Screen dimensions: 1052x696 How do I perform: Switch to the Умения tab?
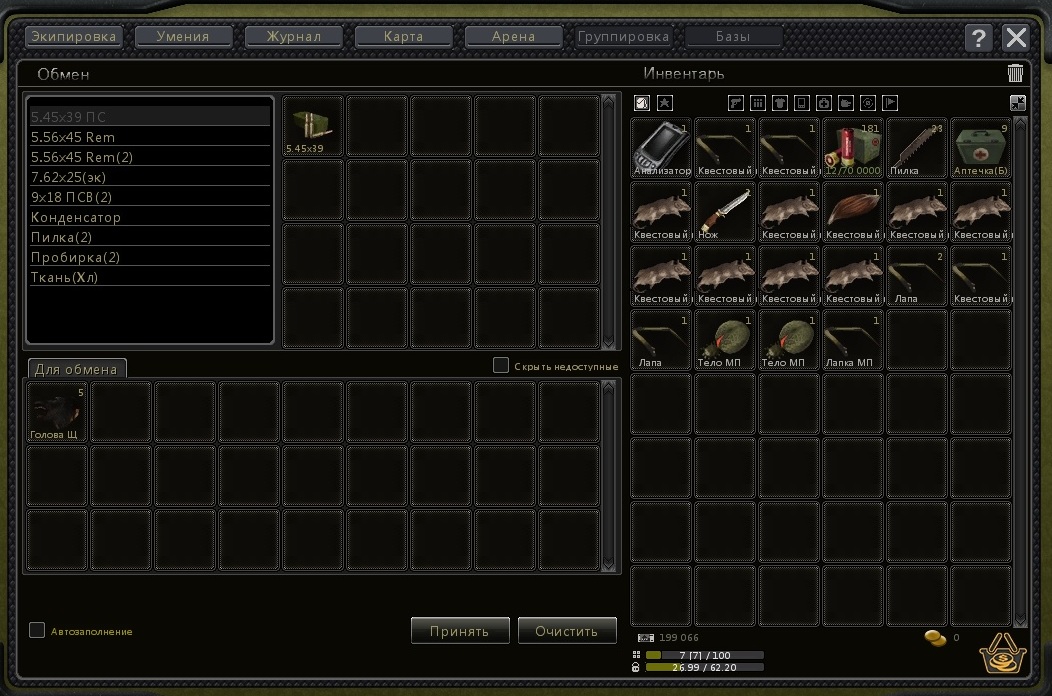tap(183, 37)
